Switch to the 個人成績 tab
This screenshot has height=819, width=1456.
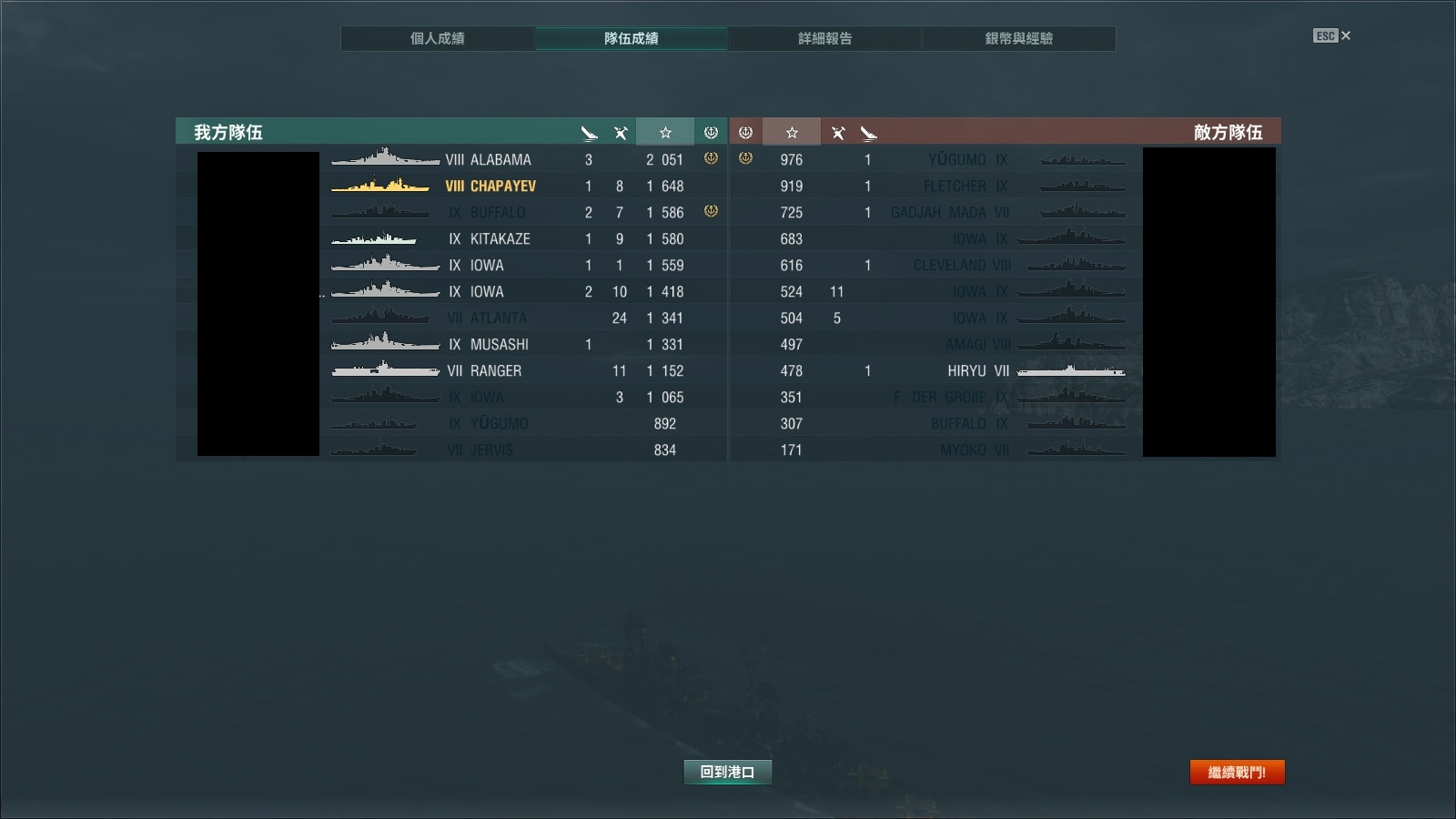click(438, 38)
